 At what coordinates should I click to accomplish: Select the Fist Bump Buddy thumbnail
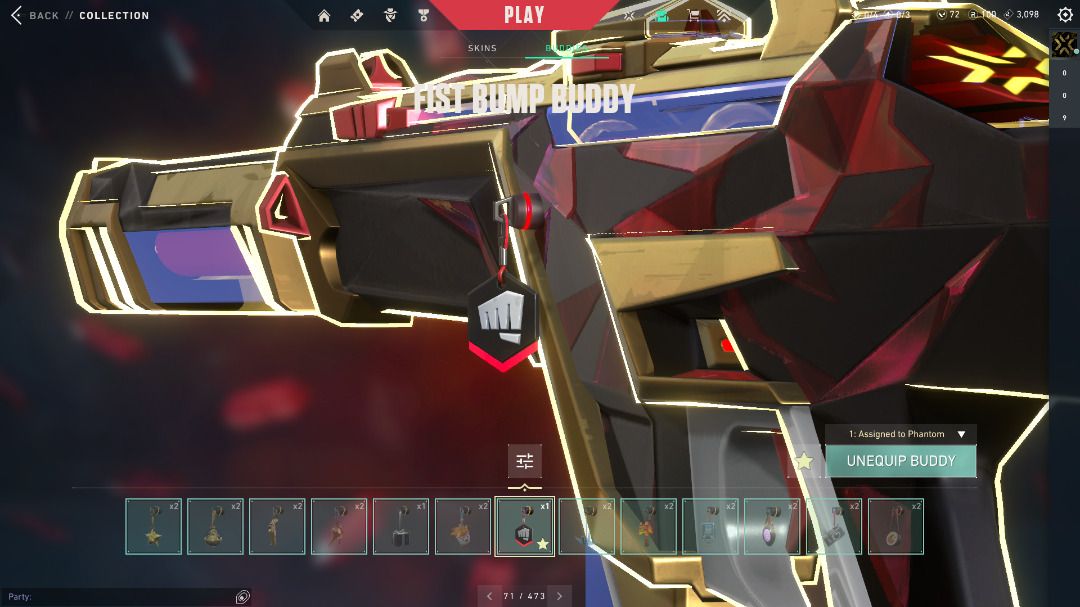[525, 526]
